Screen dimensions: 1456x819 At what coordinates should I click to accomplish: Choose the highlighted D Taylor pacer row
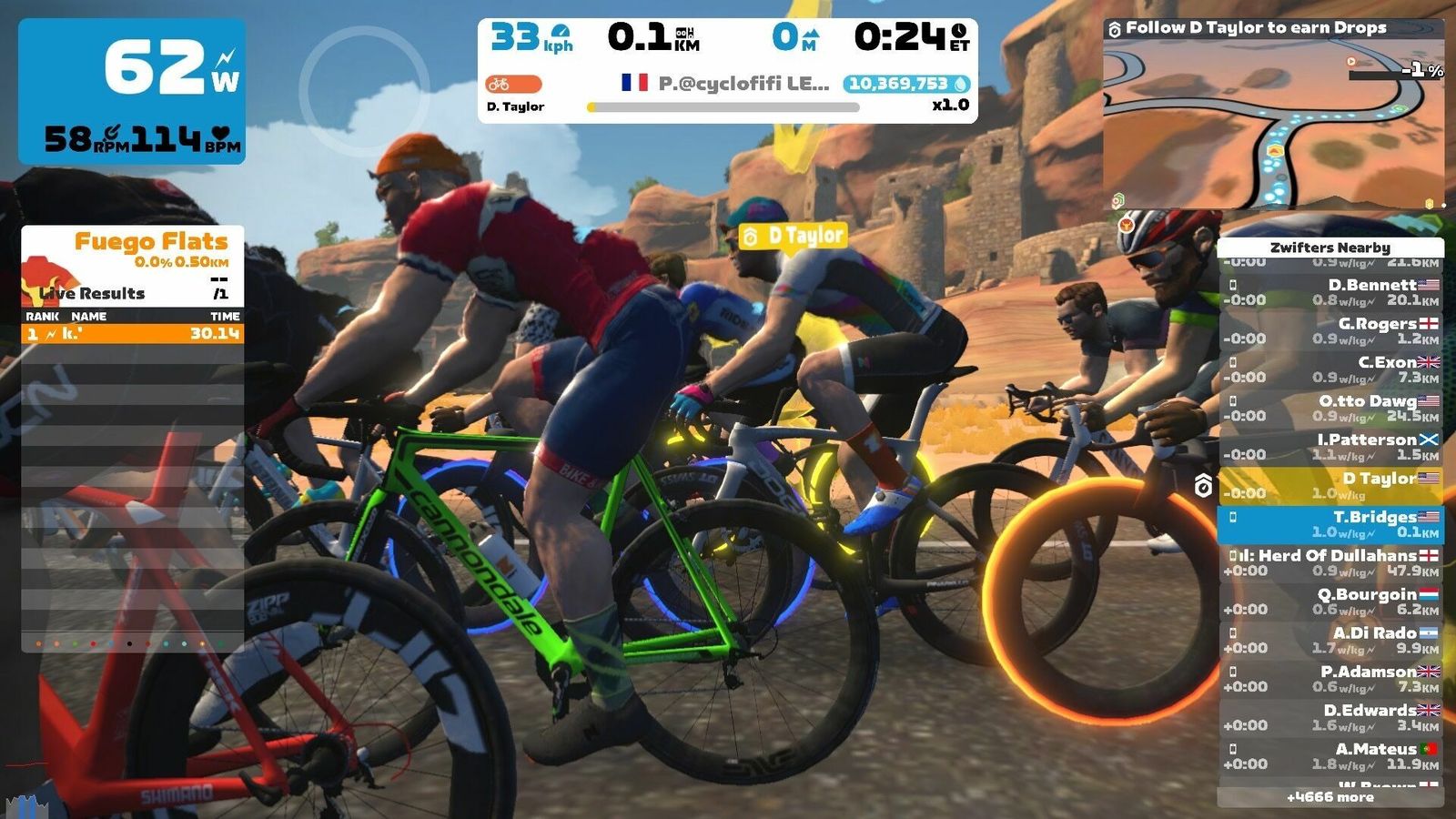pos(1330,486)
